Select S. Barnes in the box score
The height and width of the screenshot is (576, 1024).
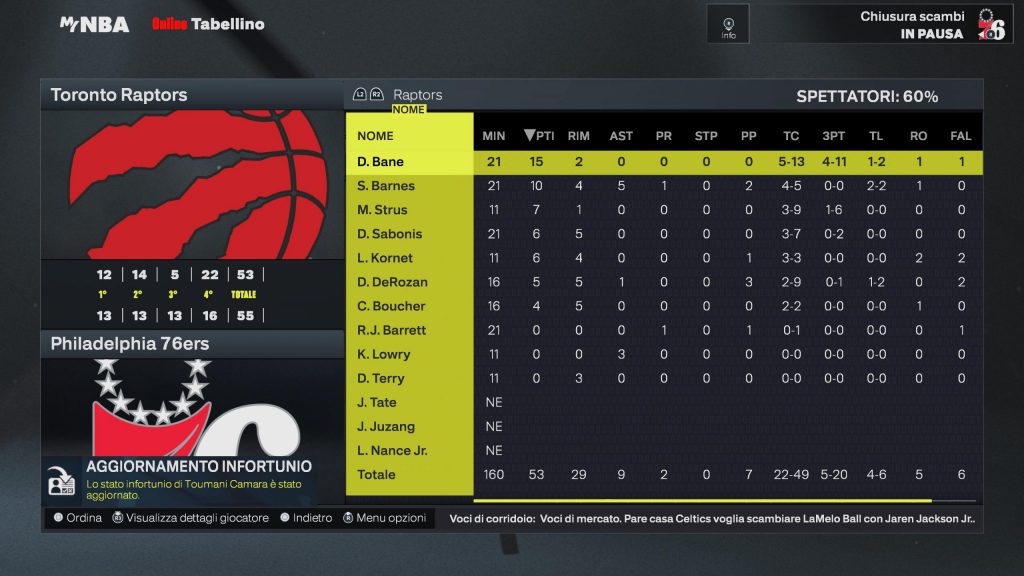(386, 186)
